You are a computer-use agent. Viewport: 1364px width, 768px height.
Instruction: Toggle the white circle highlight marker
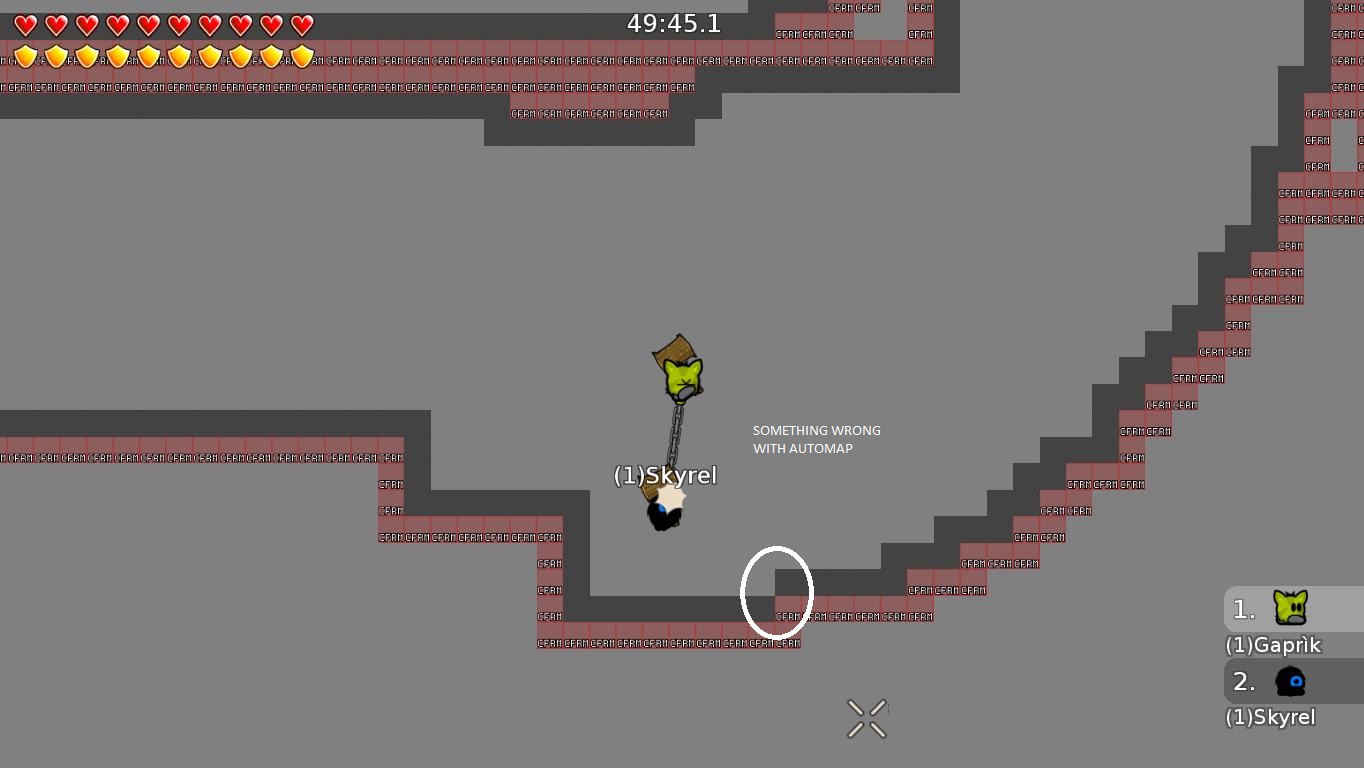[x=776, y=591]
